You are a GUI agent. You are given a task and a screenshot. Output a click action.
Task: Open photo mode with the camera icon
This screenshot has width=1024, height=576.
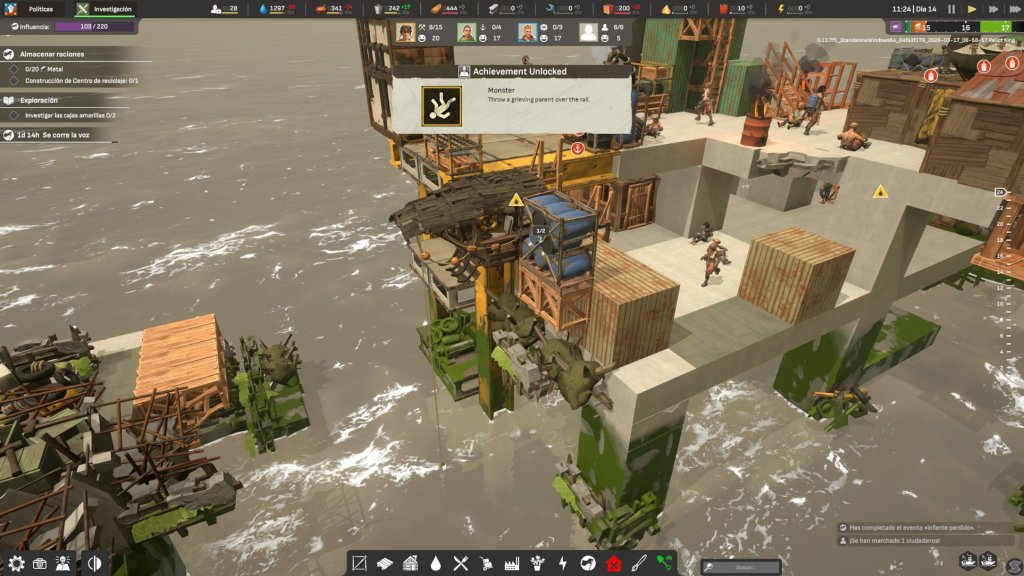[40, 563]
